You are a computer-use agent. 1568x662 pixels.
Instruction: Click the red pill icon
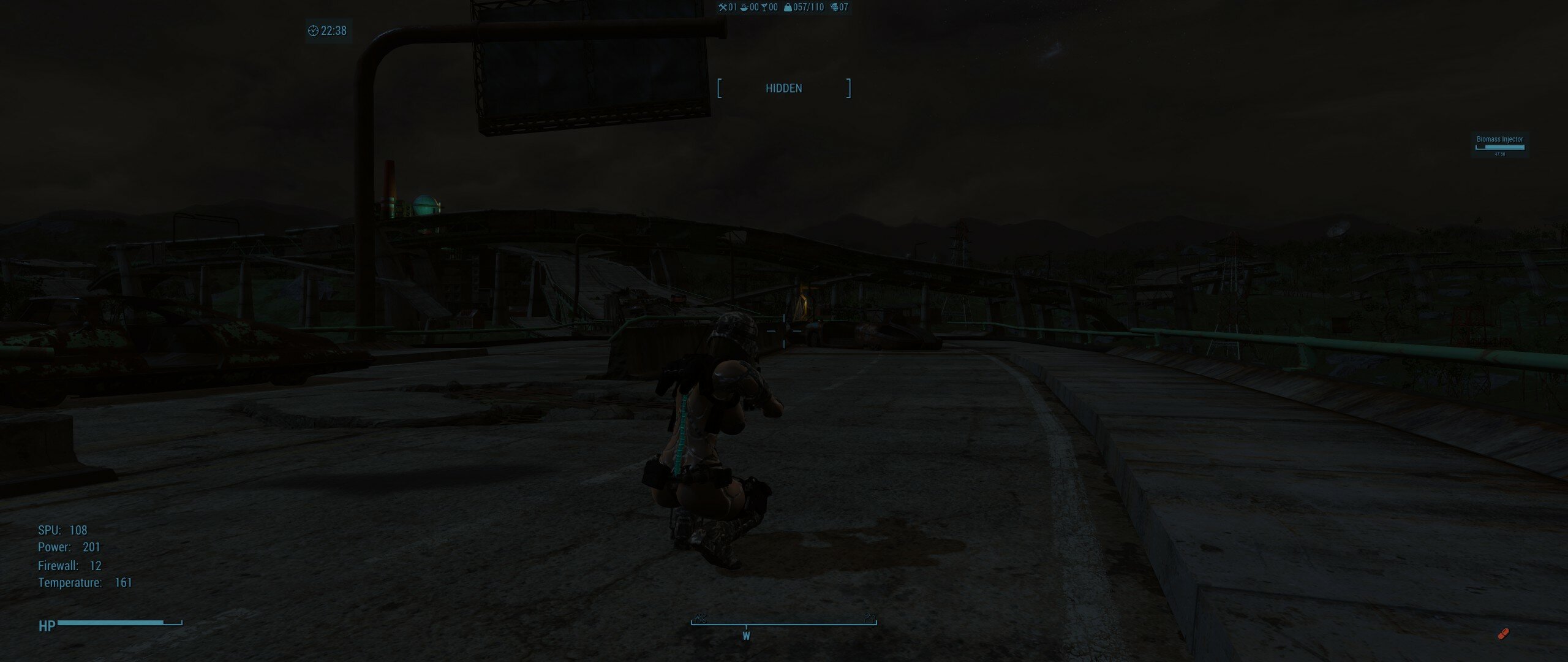pyautogui.click(x=1502, y=634)
